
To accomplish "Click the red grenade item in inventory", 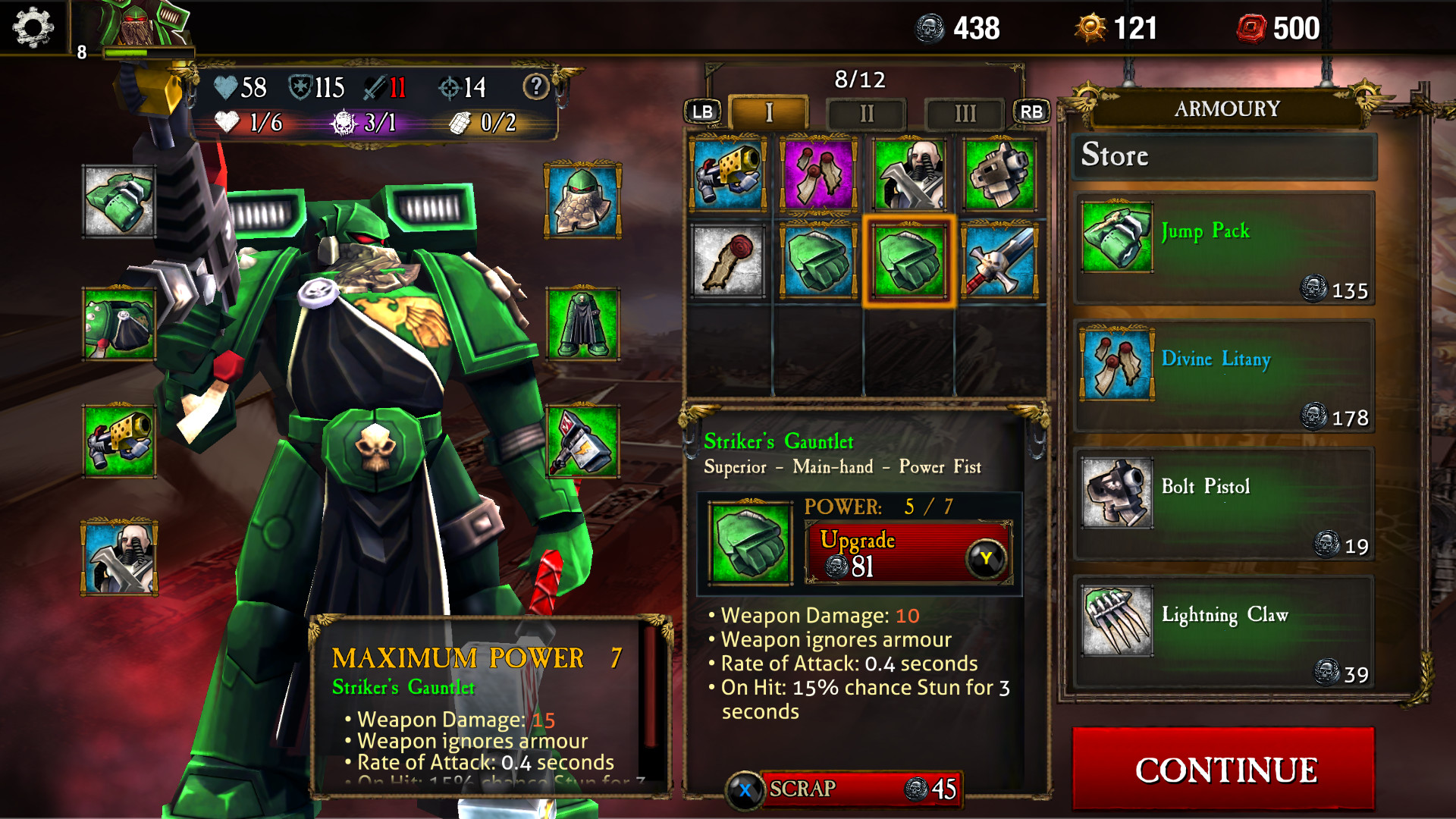I will [728, 263].
